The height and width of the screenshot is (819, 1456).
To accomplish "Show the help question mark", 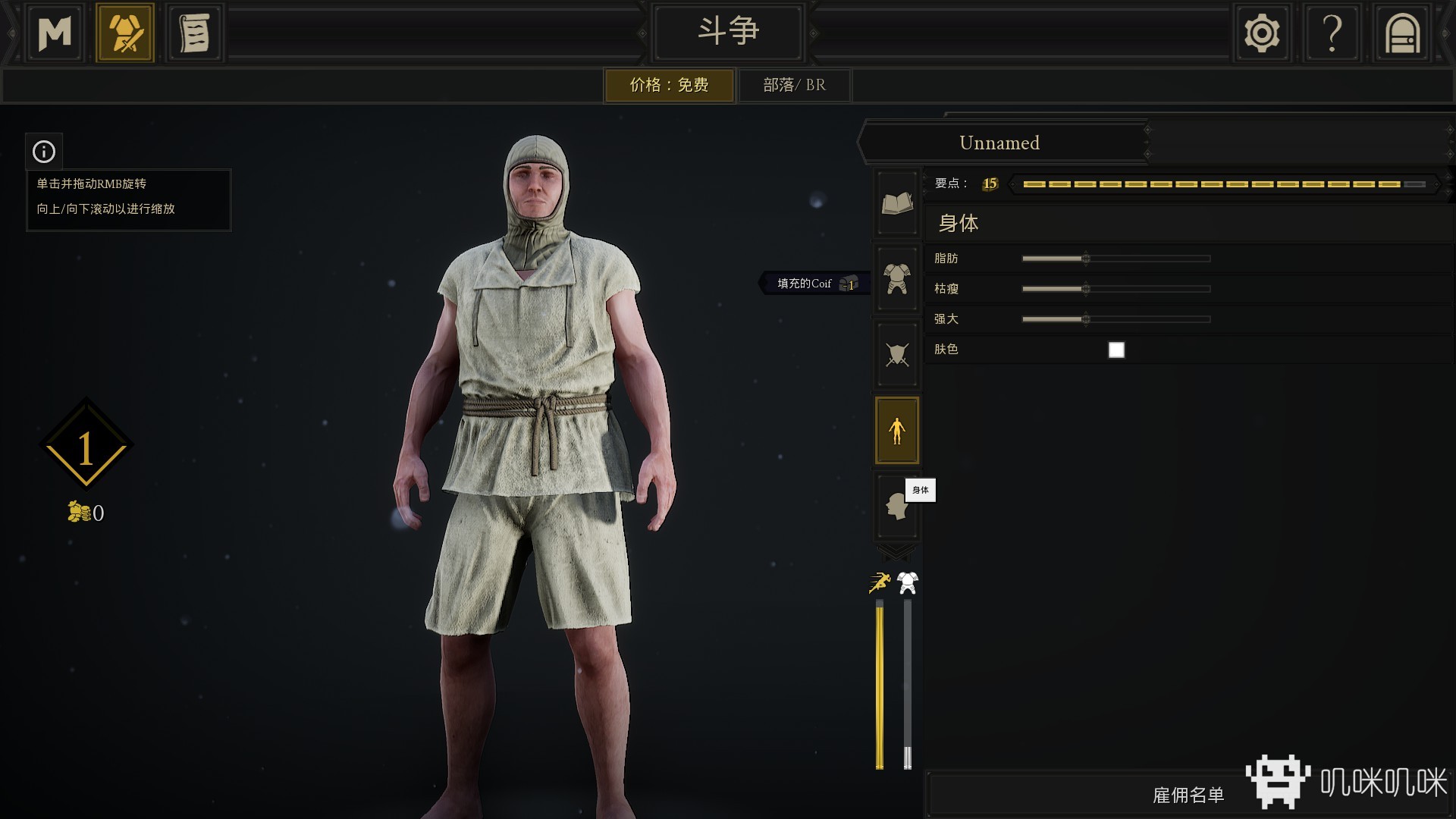I will [x=1332, y=33].
